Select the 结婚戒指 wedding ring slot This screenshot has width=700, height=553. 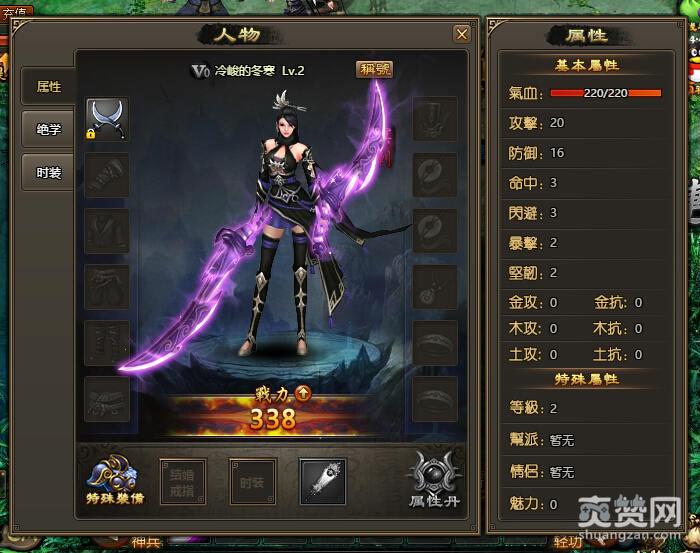pos(183,481)
